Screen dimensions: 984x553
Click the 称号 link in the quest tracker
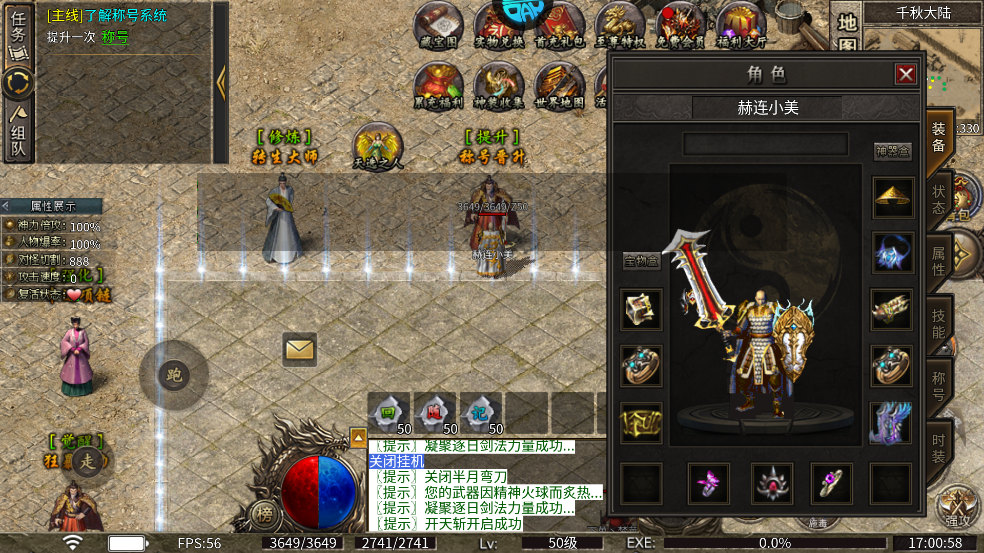[115, 37]
